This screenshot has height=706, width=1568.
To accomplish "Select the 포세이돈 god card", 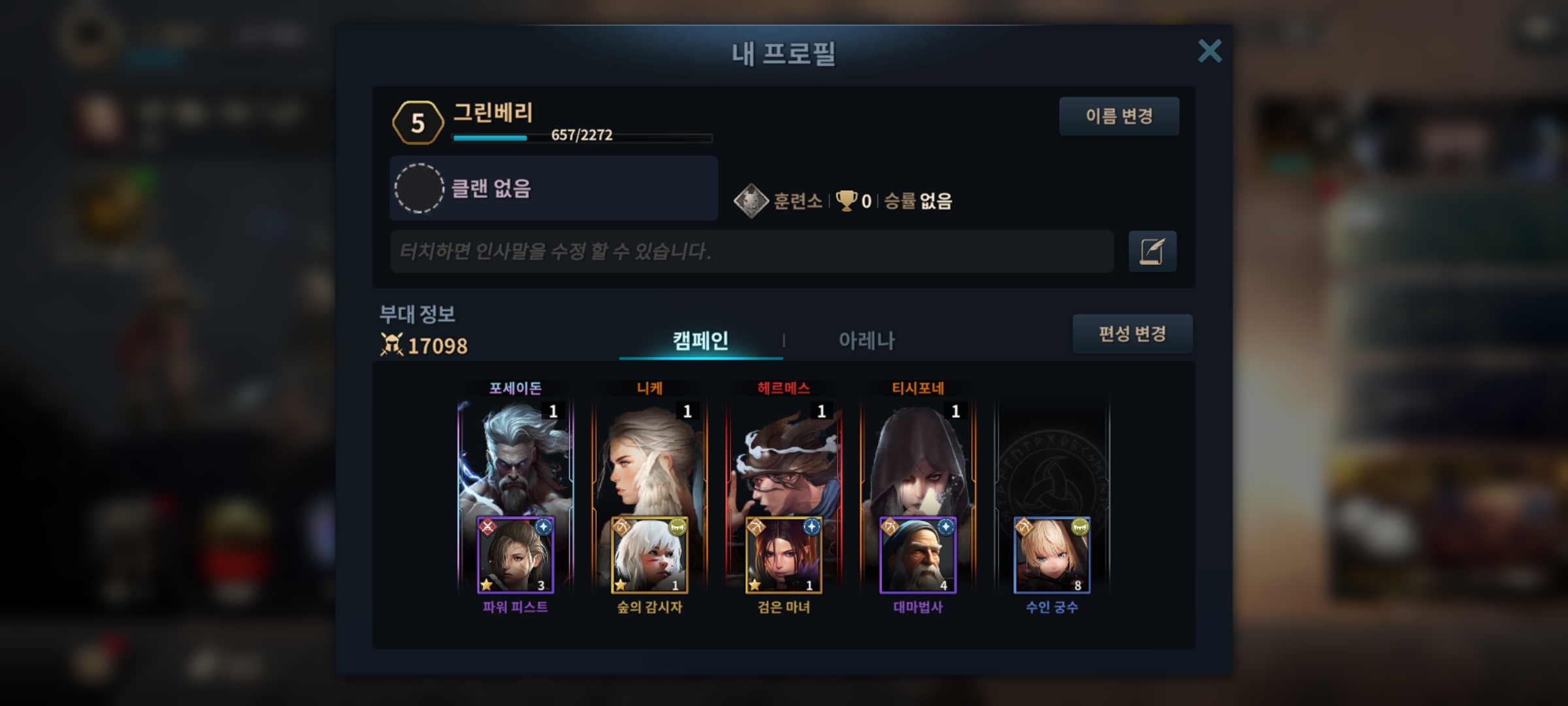I will pos(515,458).
